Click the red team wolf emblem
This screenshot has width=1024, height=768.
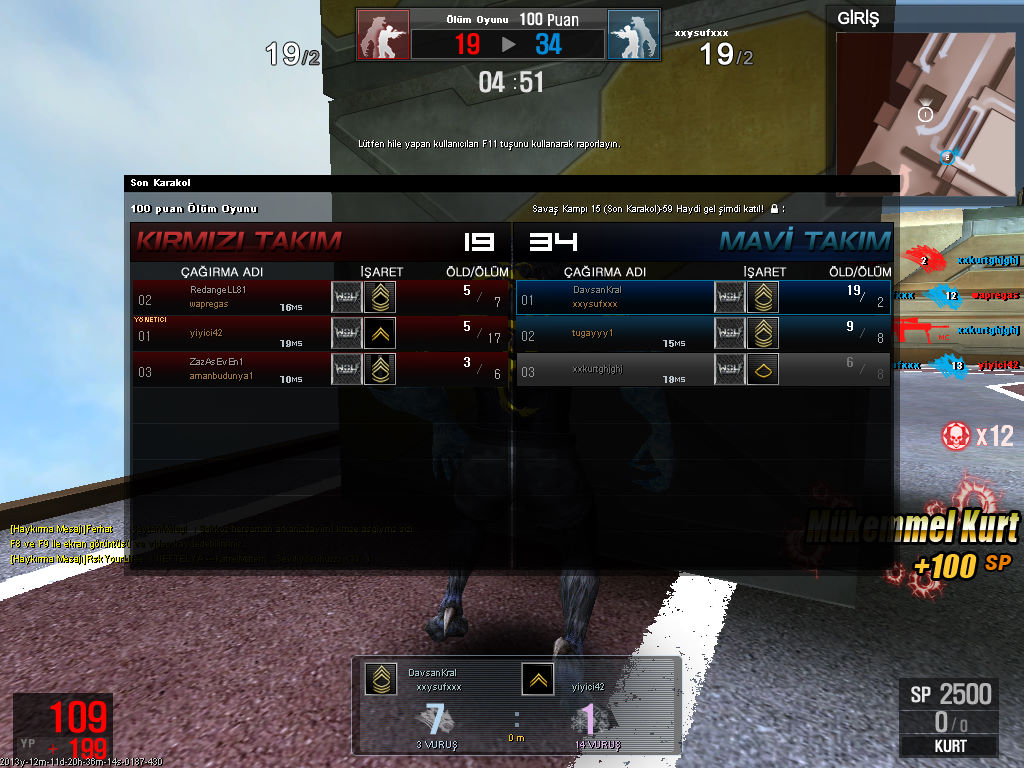point(383,36)
